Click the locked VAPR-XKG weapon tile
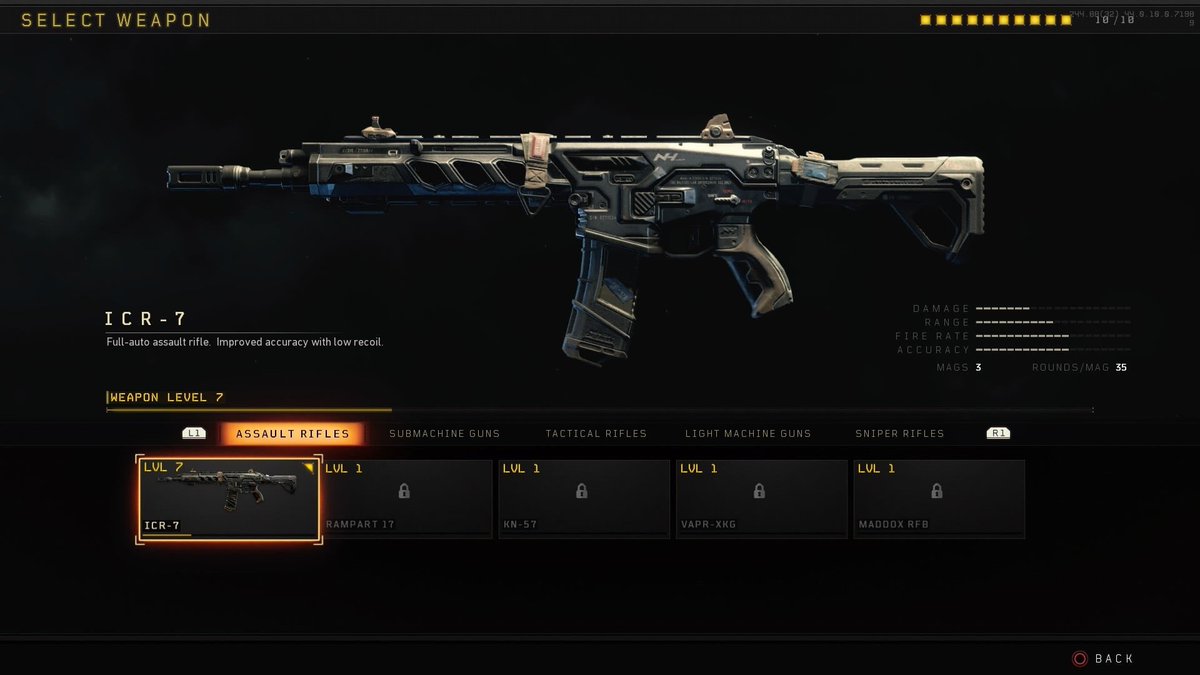Image resolution: width=1200 pixels, height=675 pixels. pos(761,499)
